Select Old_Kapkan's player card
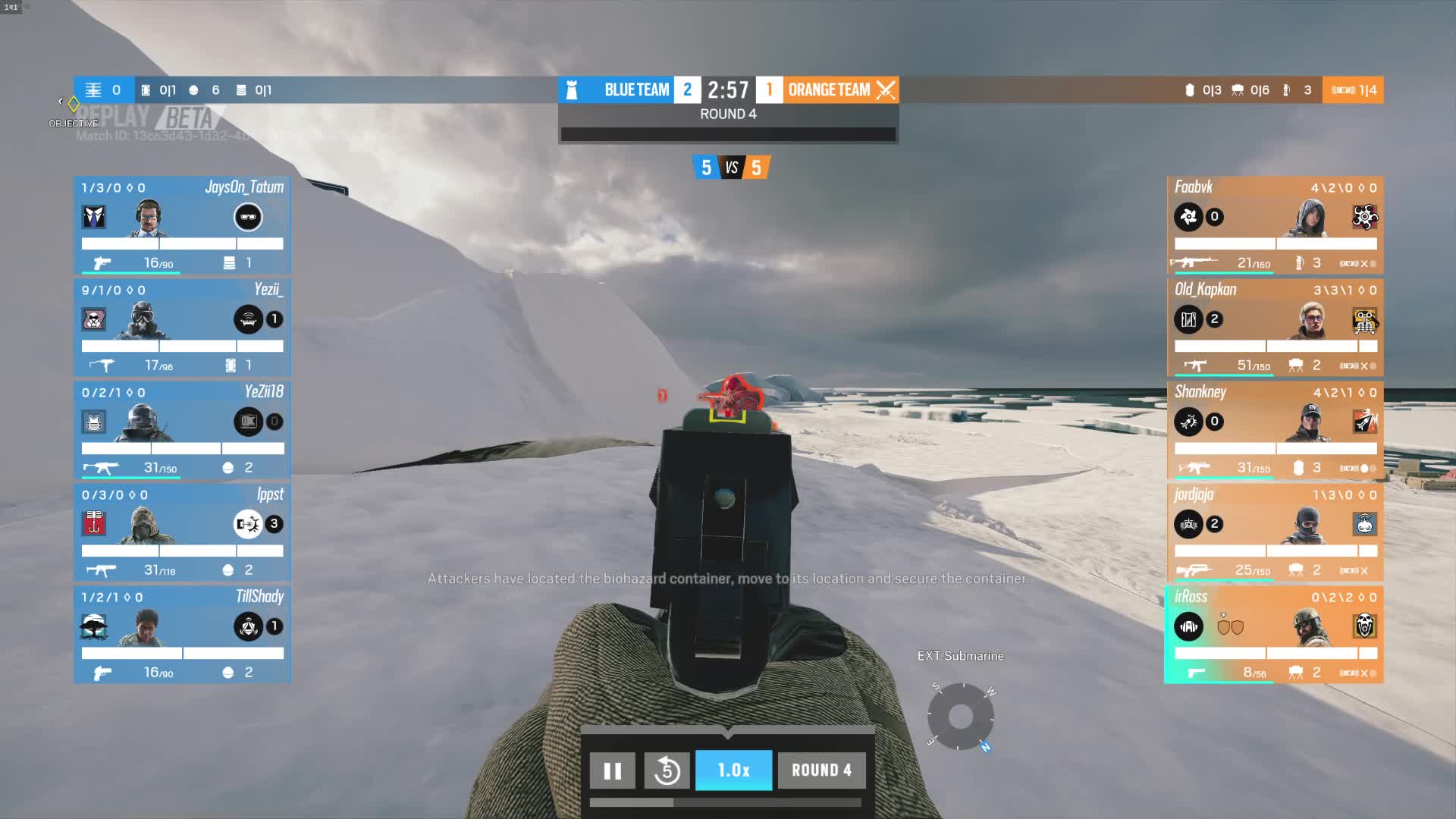1456x819 pixels. coord(1275,328)
